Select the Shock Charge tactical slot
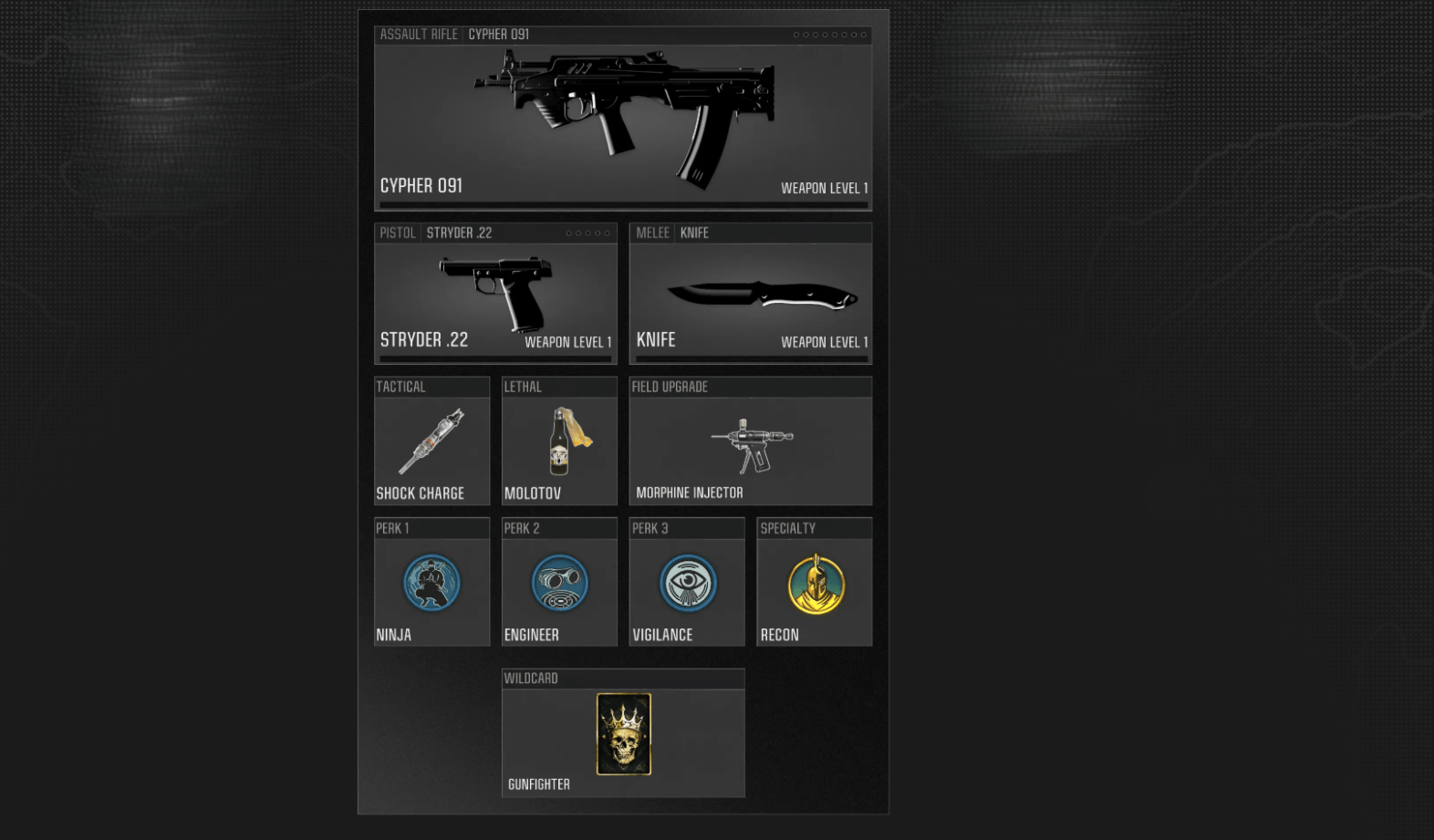 [x=431, y=442]
